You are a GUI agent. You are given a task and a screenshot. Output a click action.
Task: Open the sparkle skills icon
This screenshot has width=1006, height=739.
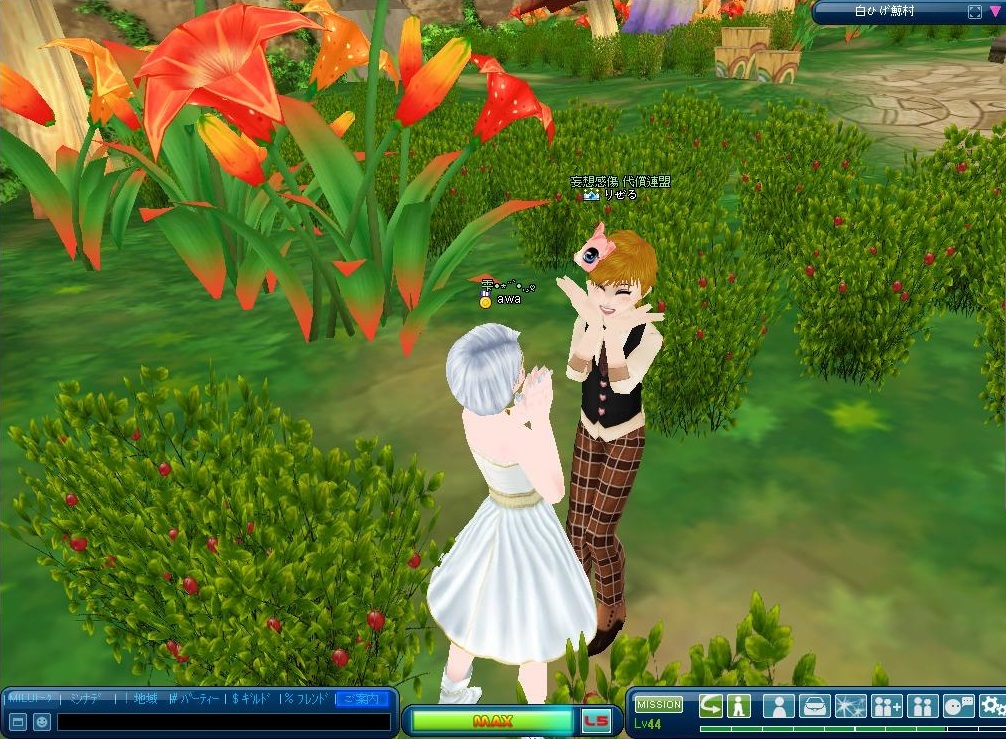(850, 706)
